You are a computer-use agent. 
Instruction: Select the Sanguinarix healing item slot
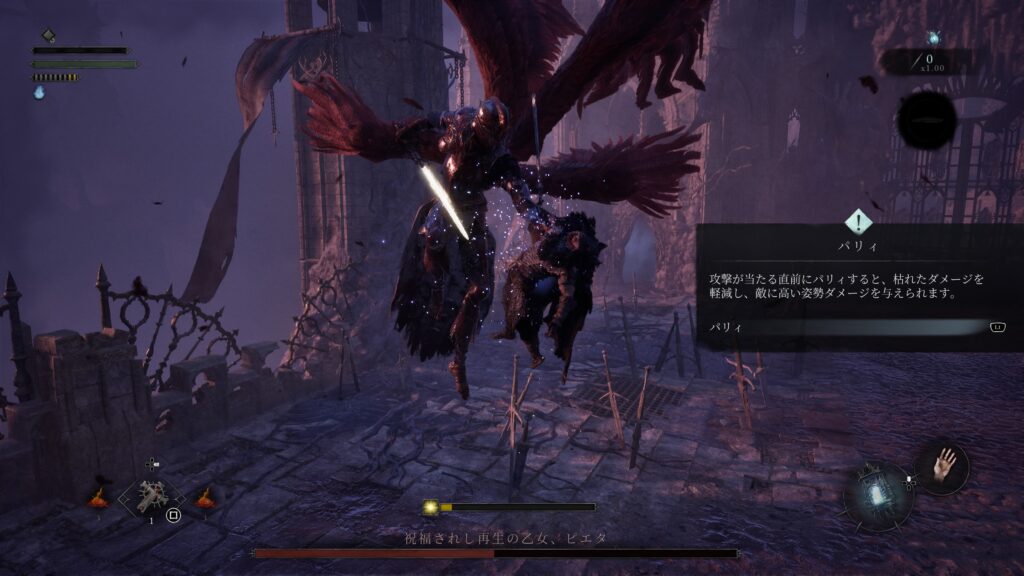pos(152,495)
